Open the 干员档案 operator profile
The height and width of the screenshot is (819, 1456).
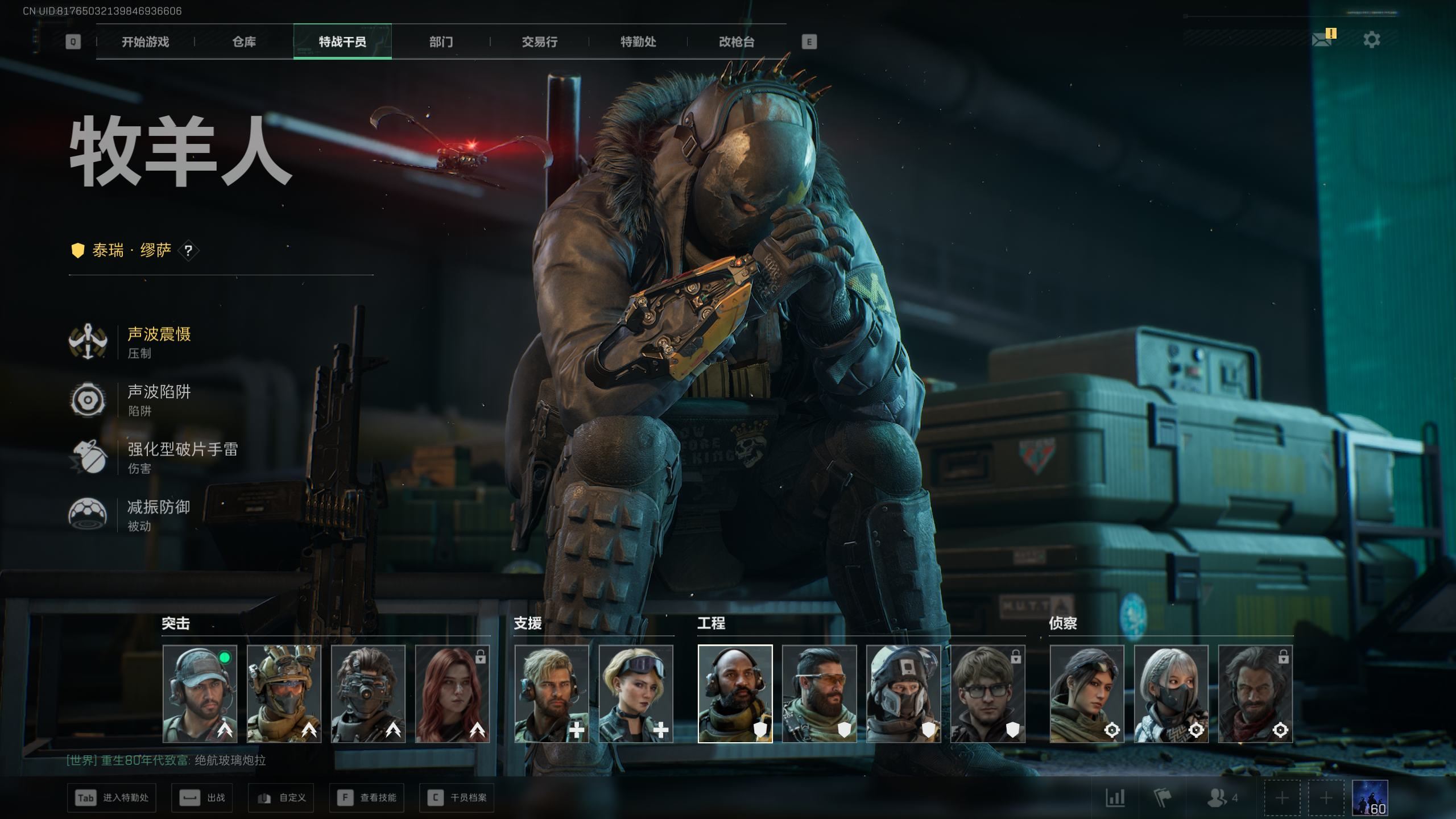tap(456, 797)
